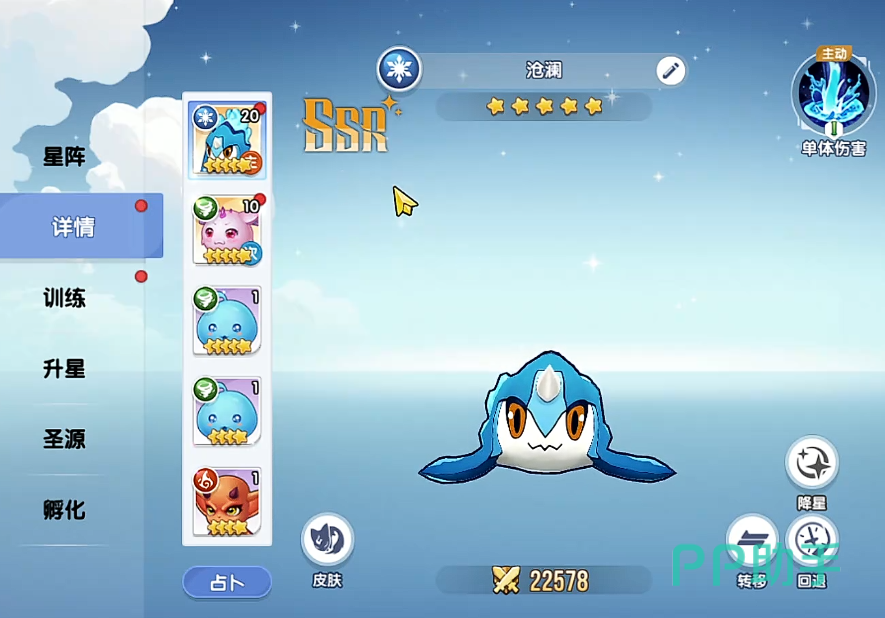Open the 转移 transfer option
Viewport: 885px width, 618px height.
click(x=752, y=542)
